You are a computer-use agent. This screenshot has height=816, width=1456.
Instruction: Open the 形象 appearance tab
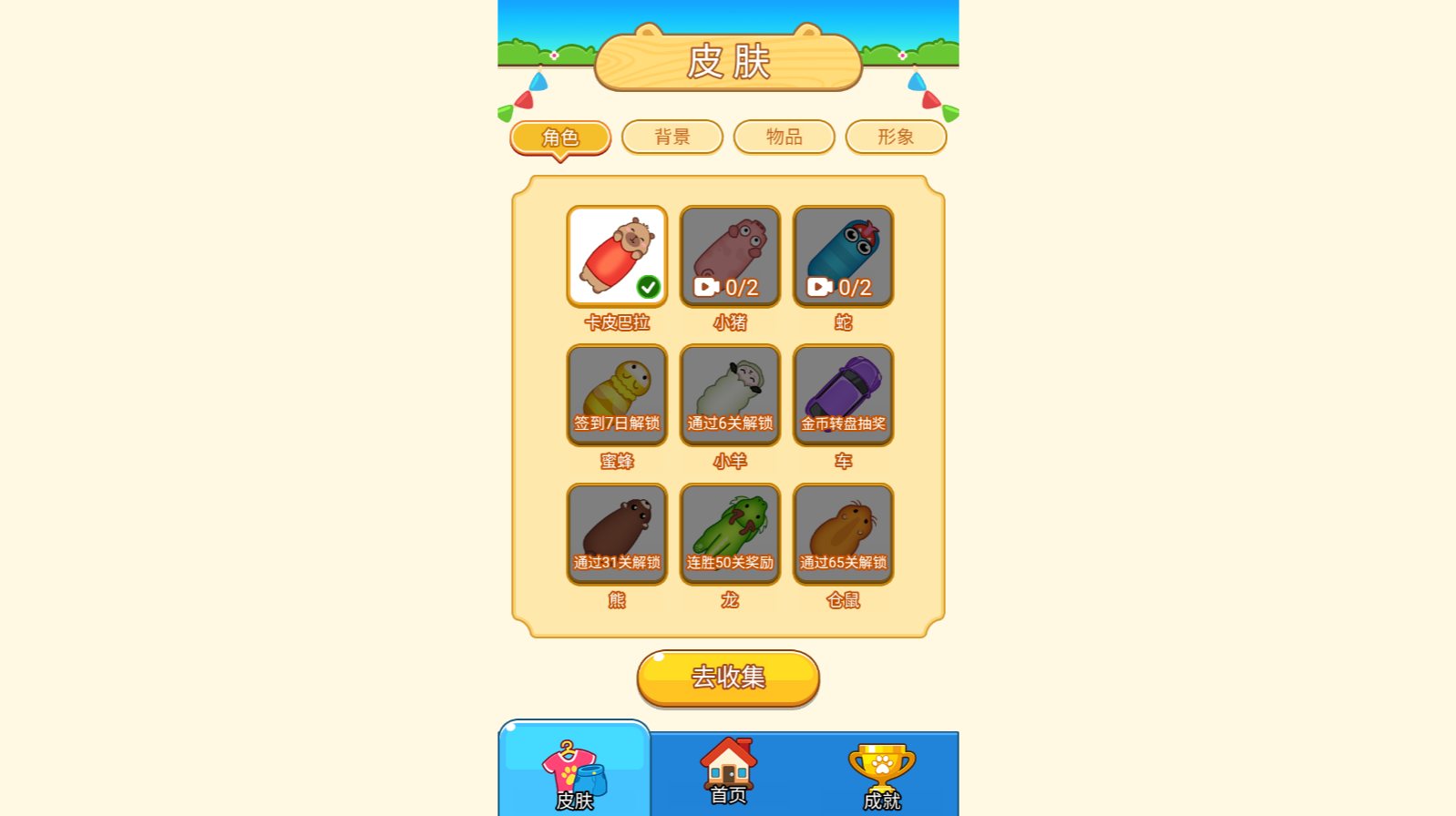pos(896,137)
